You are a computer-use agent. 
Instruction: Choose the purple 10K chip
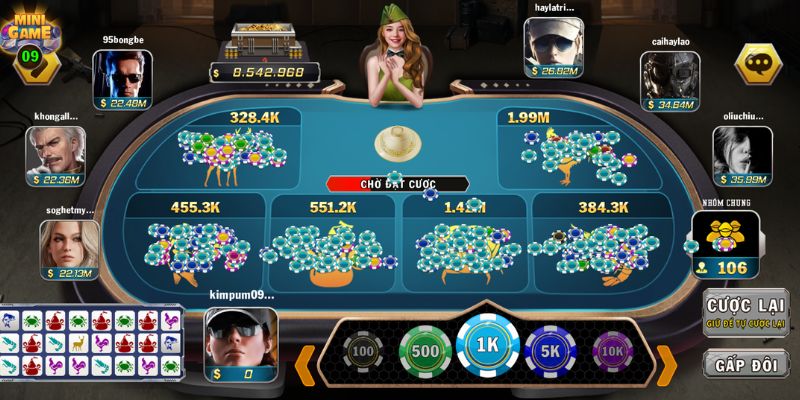coord(612,353)
